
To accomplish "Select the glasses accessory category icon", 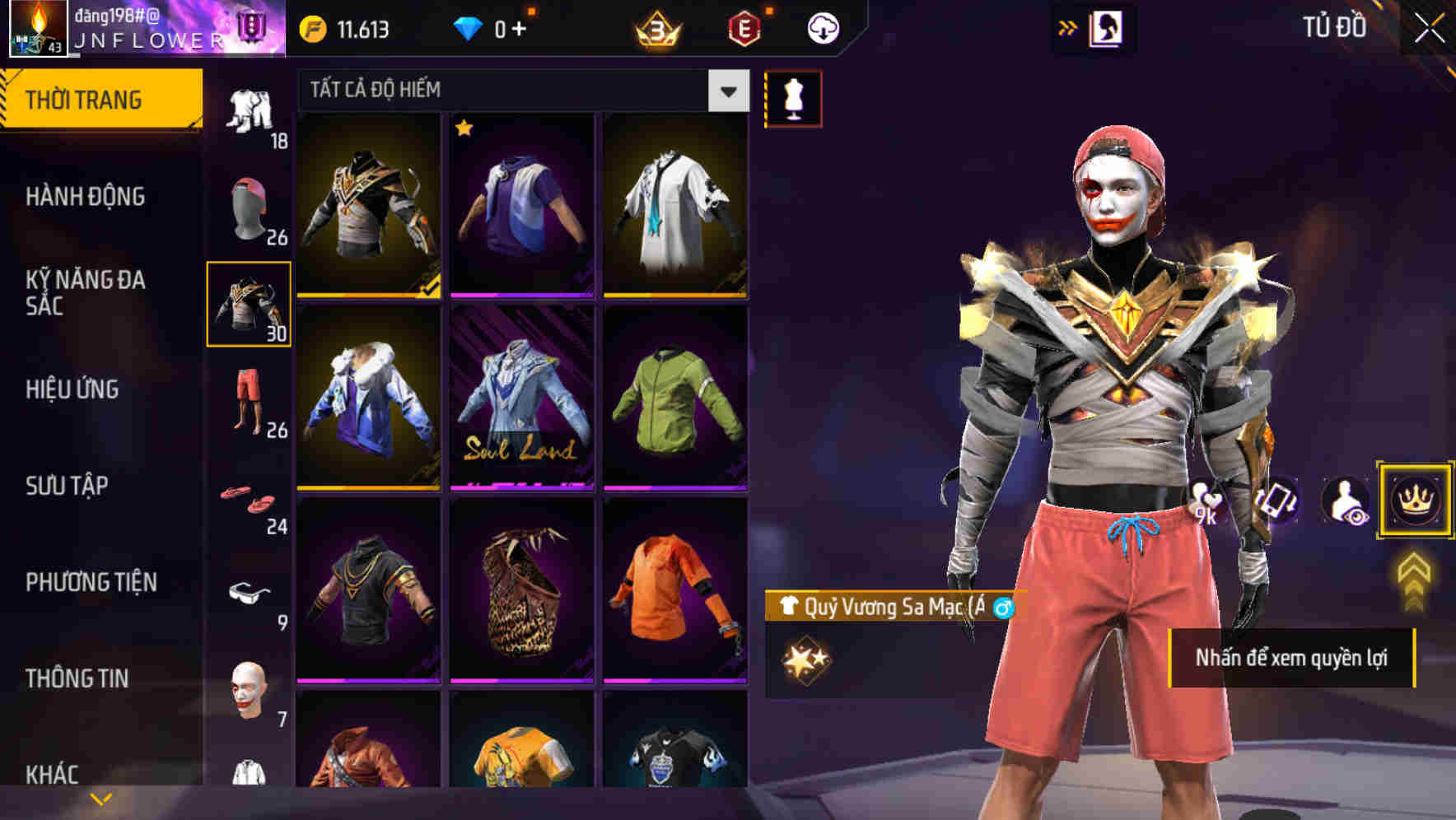I will (247, 593).
